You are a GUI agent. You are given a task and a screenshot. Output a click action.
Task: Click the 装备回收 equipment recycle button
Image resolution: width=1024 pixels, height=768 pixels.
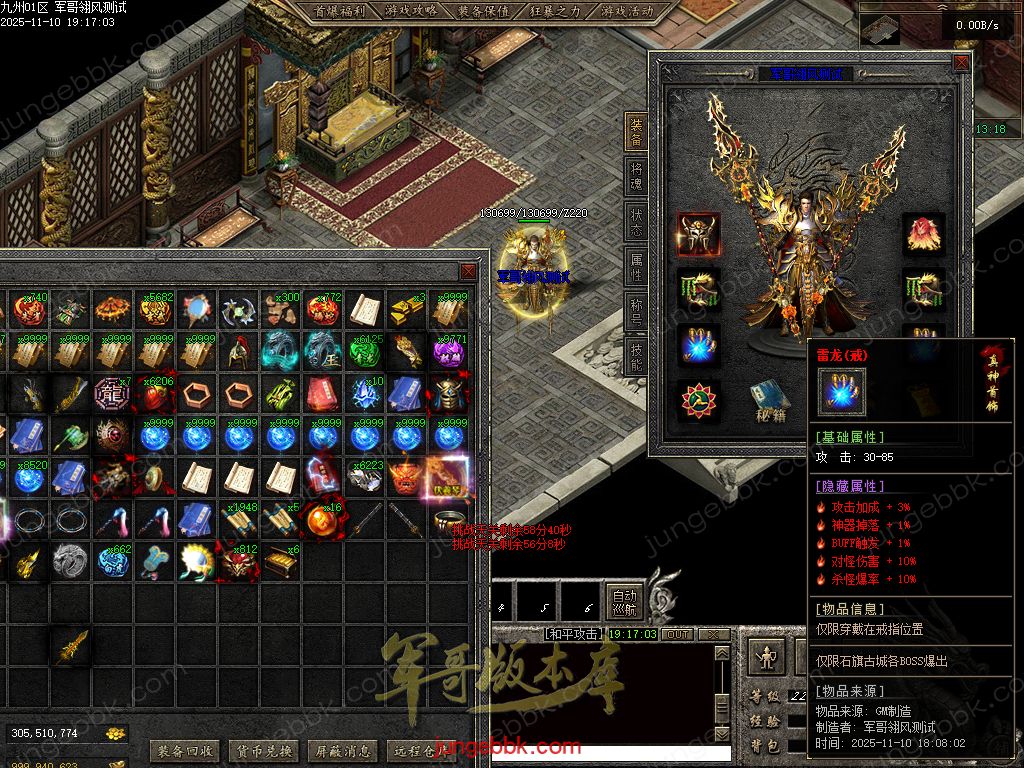[x=184, y=750]
